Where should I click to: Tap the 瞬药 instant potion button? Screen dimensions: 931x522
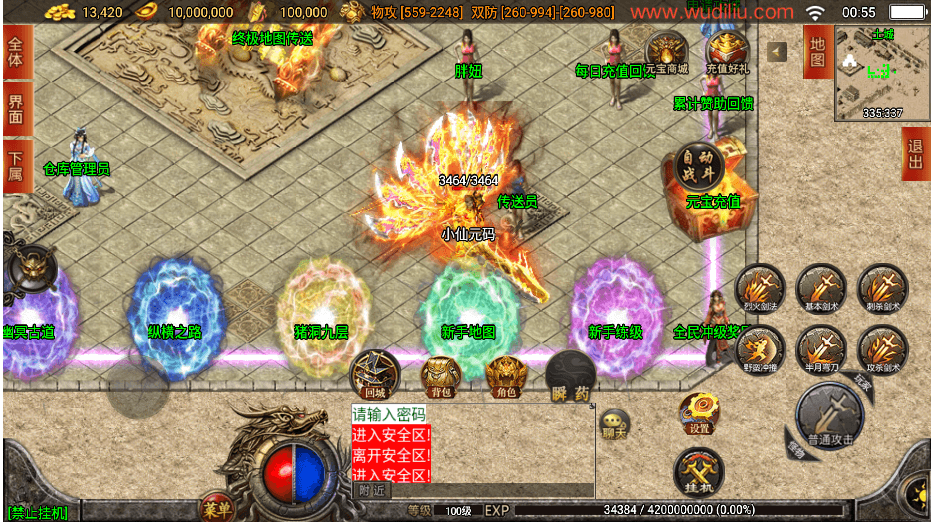coord(571,377)
